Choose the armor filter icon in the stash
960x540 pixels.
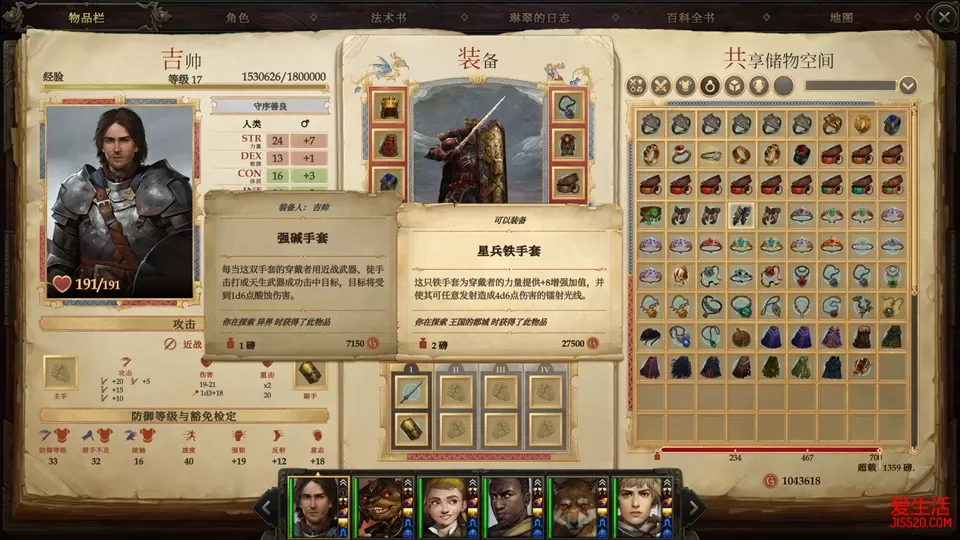pos(685,86)
